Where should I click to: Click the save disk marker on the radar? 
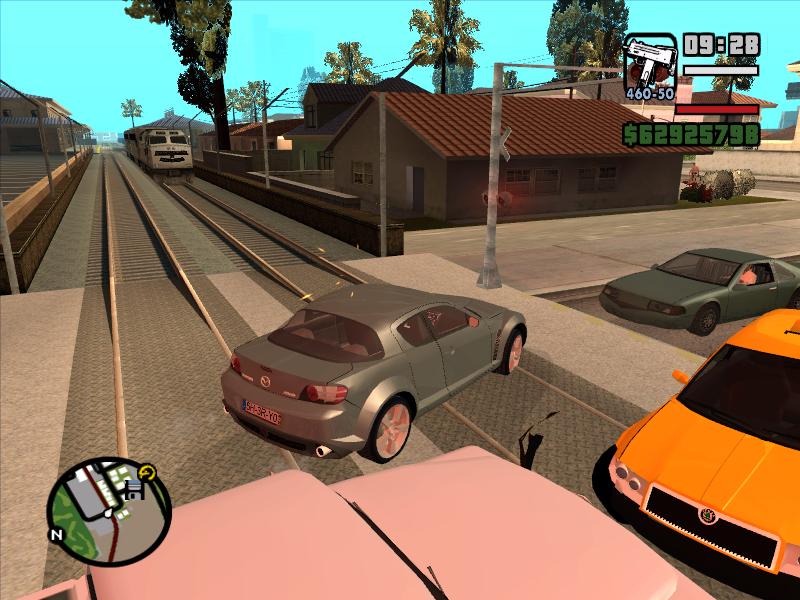[133, 489]
